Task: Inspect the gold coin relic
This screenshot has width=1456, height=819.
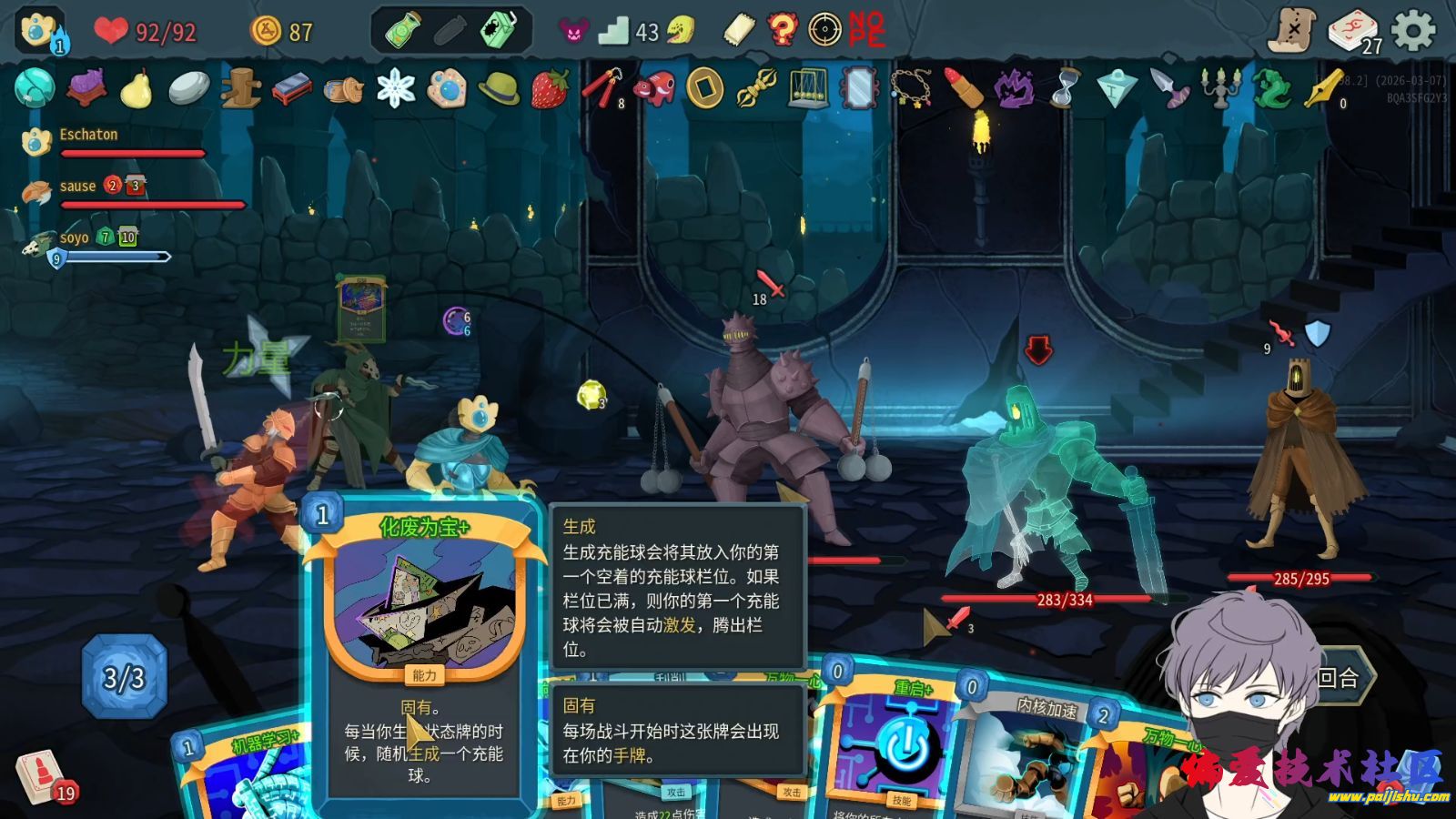Action: point(705,89)
